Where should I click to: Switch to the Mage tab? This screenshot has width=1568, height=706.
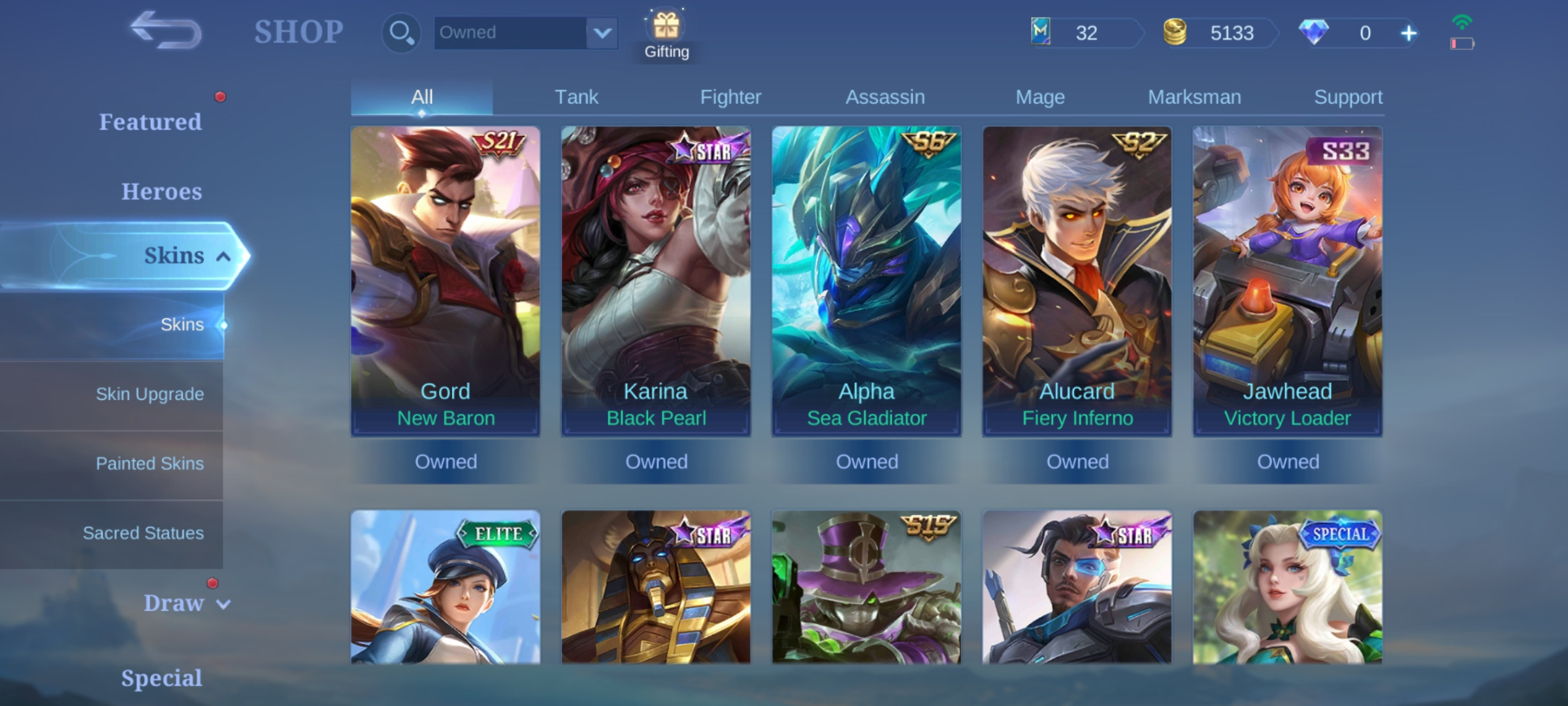1039,96
